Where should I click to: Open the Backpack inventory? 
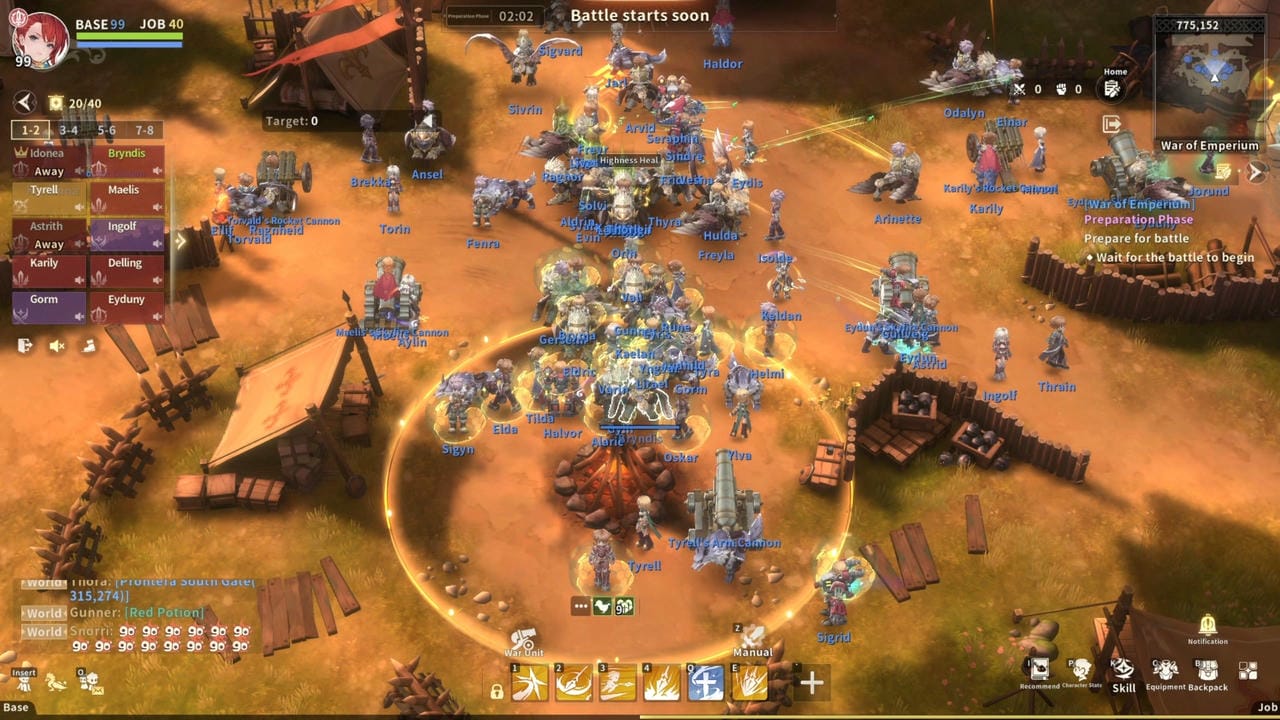(x=1207, y=671)
